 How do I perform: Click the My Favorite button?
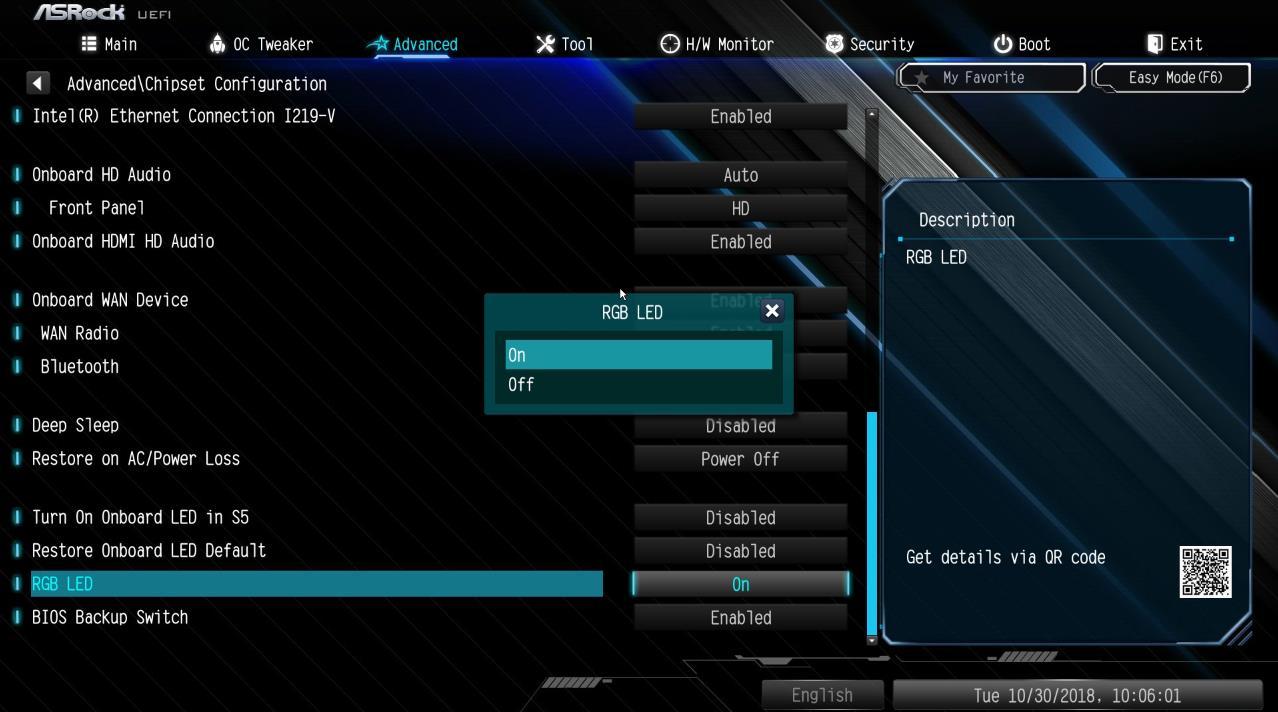tap(990, 77)
